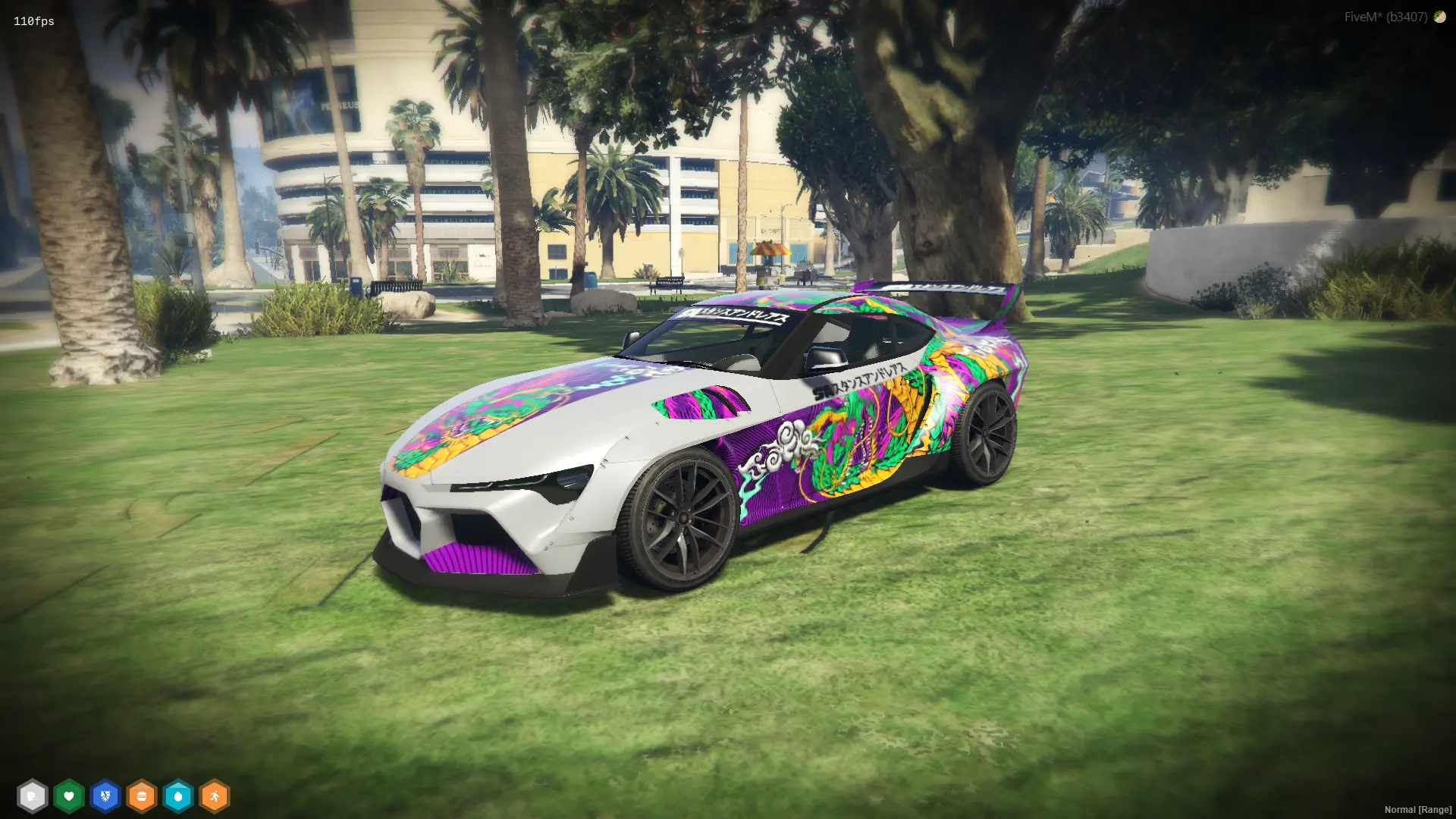Image resolution: width=1456 pixels, height=819 pixels.
Task: Select the green heart health icon
Action: [69, 796]
